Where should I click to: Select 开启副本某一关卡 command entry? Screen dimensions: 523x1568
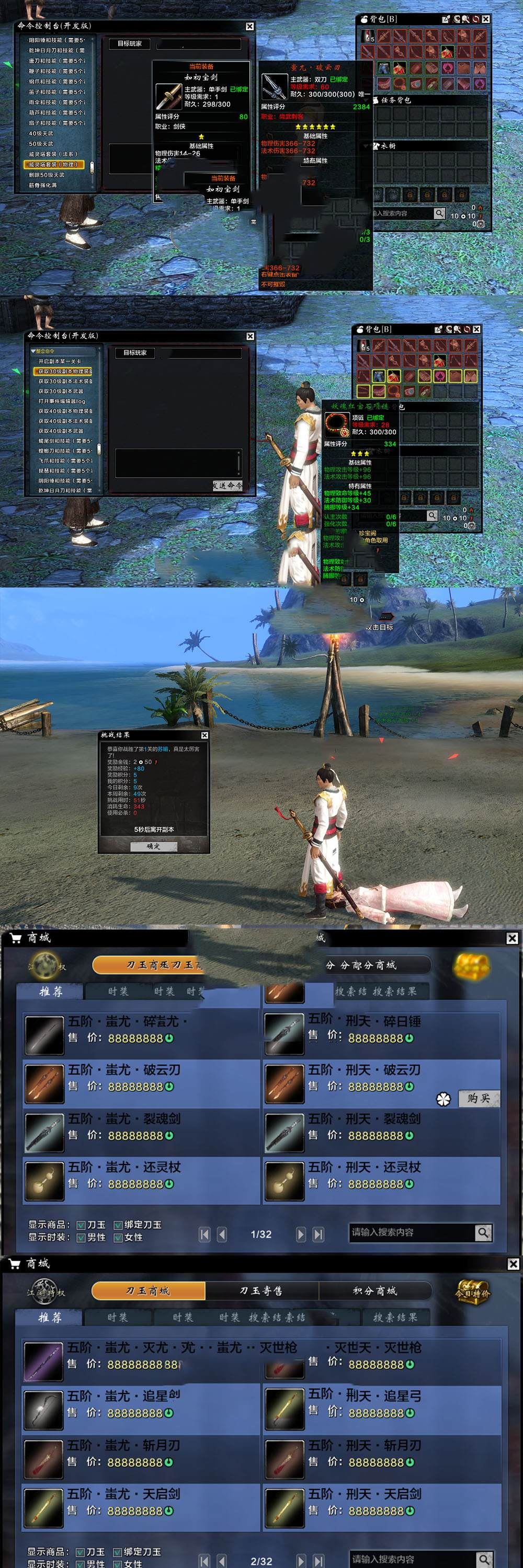click(x=60, y=361)
